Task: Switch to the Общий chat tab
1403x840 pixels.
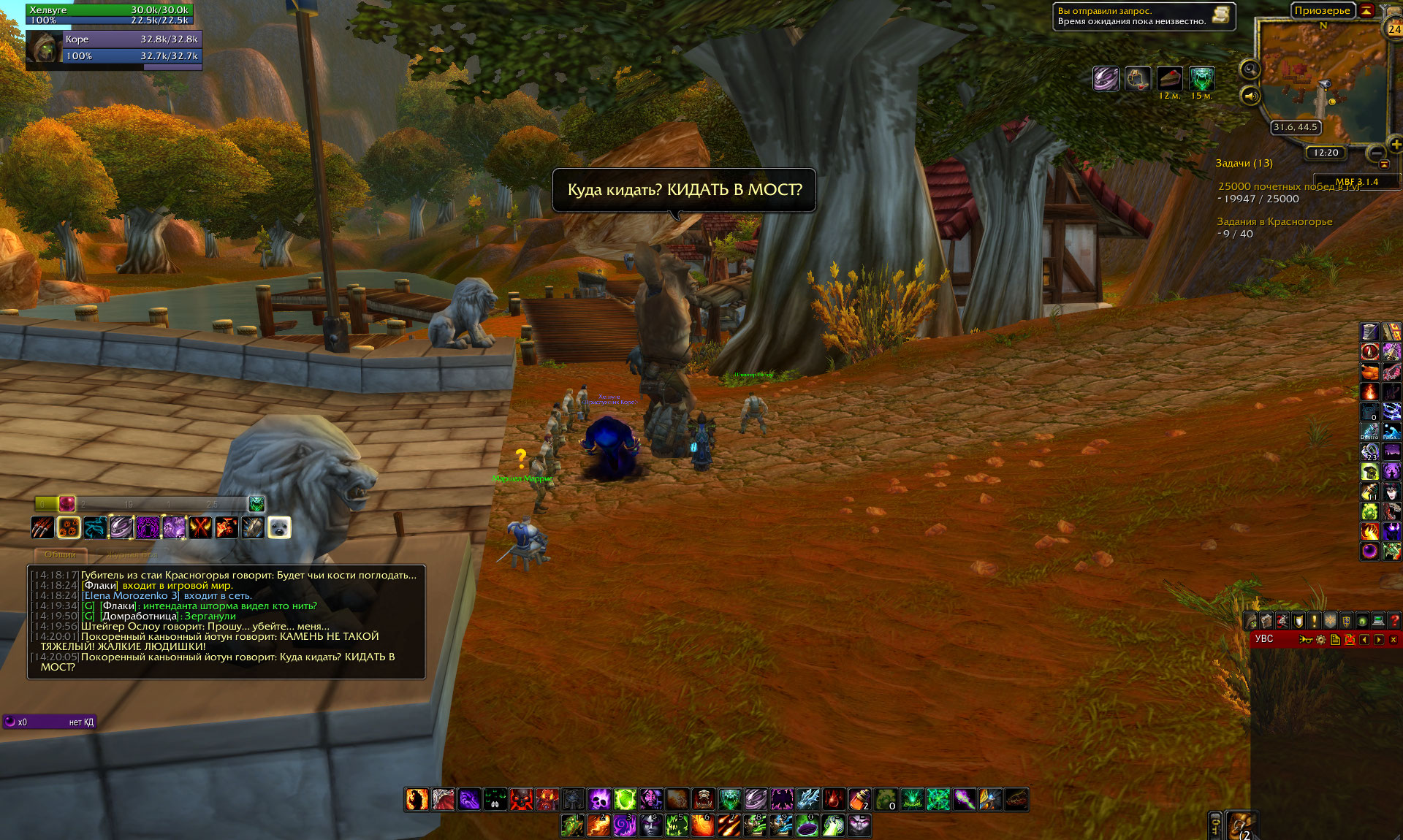Action: [60, 554]
